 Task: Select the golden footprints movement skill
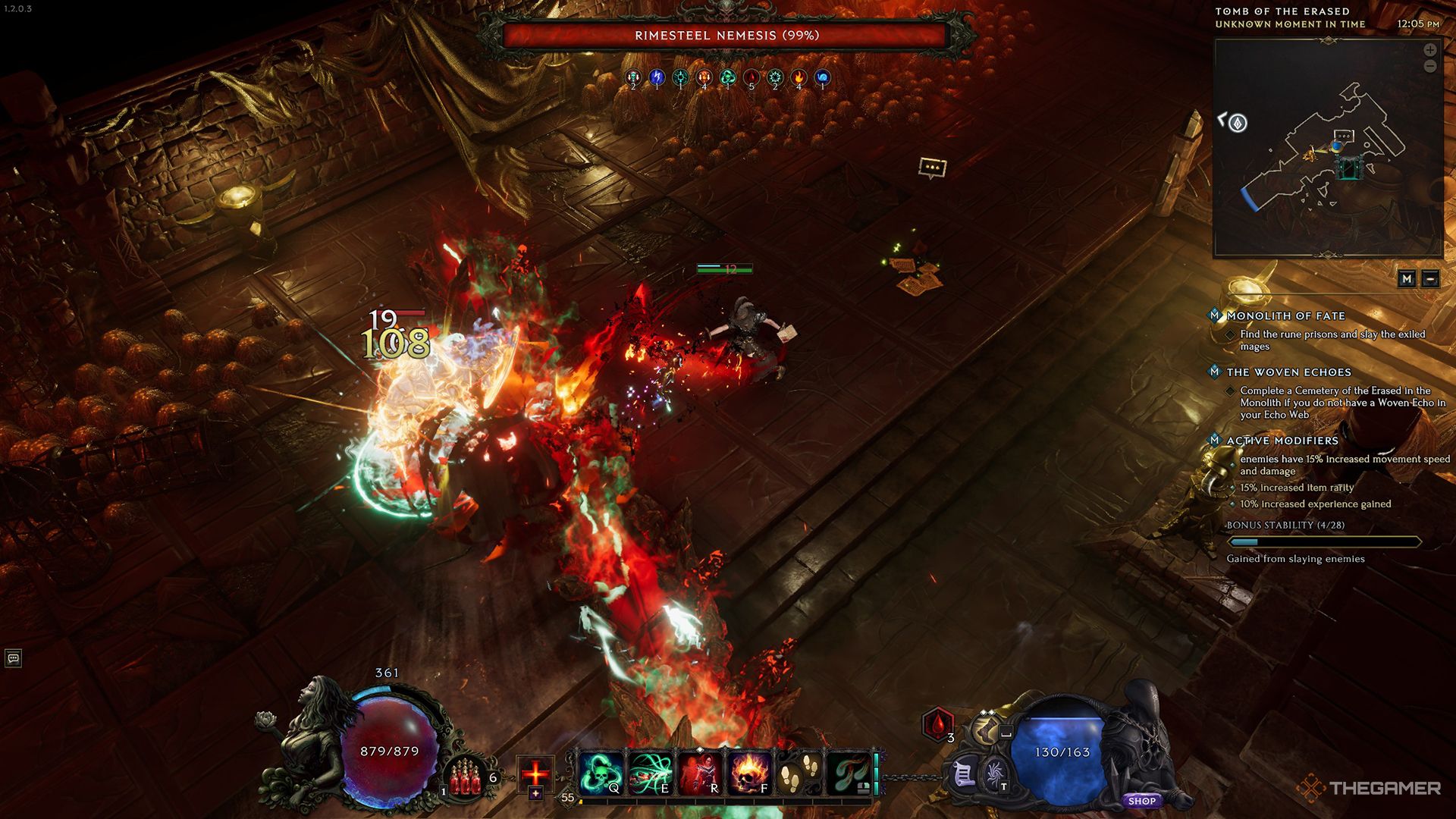click(x=799, y=773)
